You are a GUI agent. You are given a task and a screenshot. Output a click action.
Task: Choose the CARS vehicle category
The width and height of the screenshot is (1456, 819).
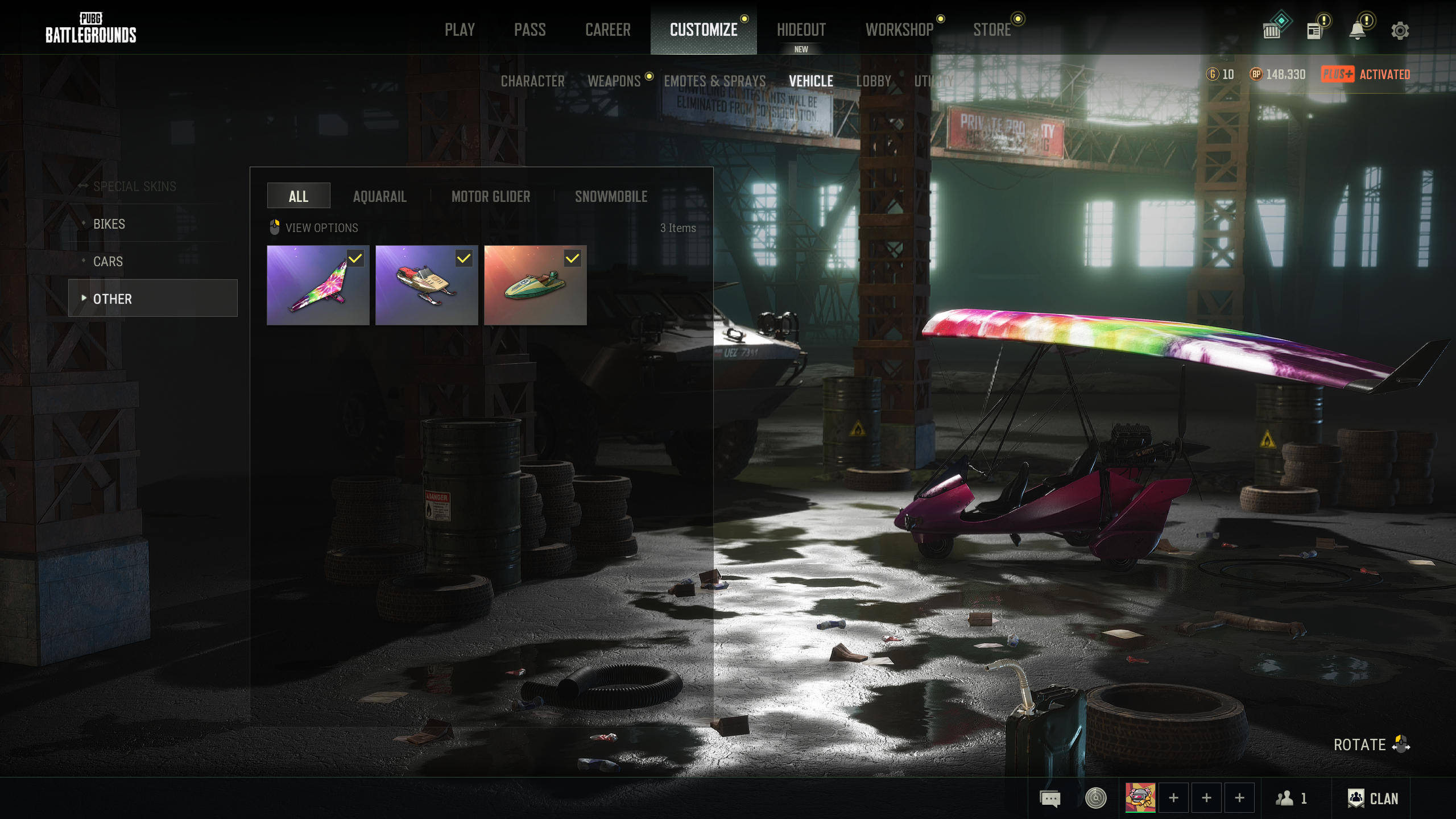pos(108,262)
